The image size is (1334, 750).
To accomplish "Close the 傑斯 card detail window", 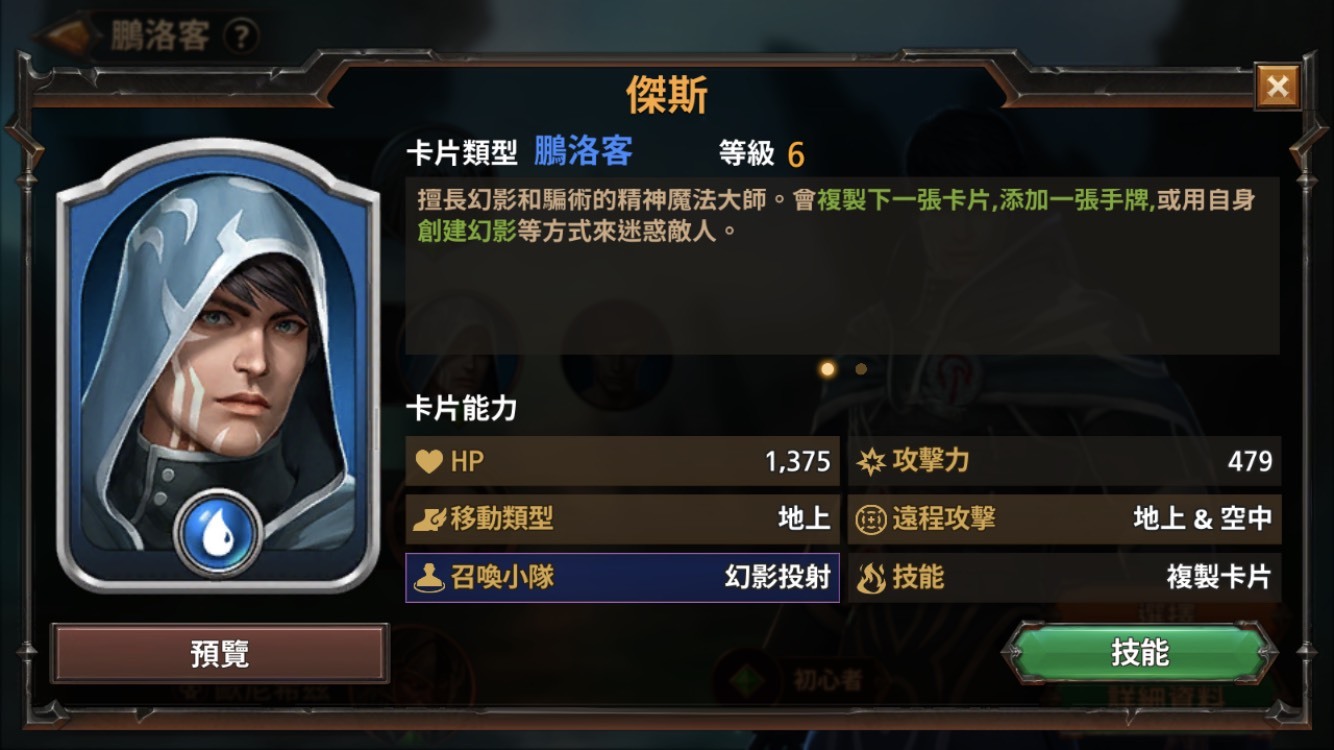I will tap(1277, 86).
